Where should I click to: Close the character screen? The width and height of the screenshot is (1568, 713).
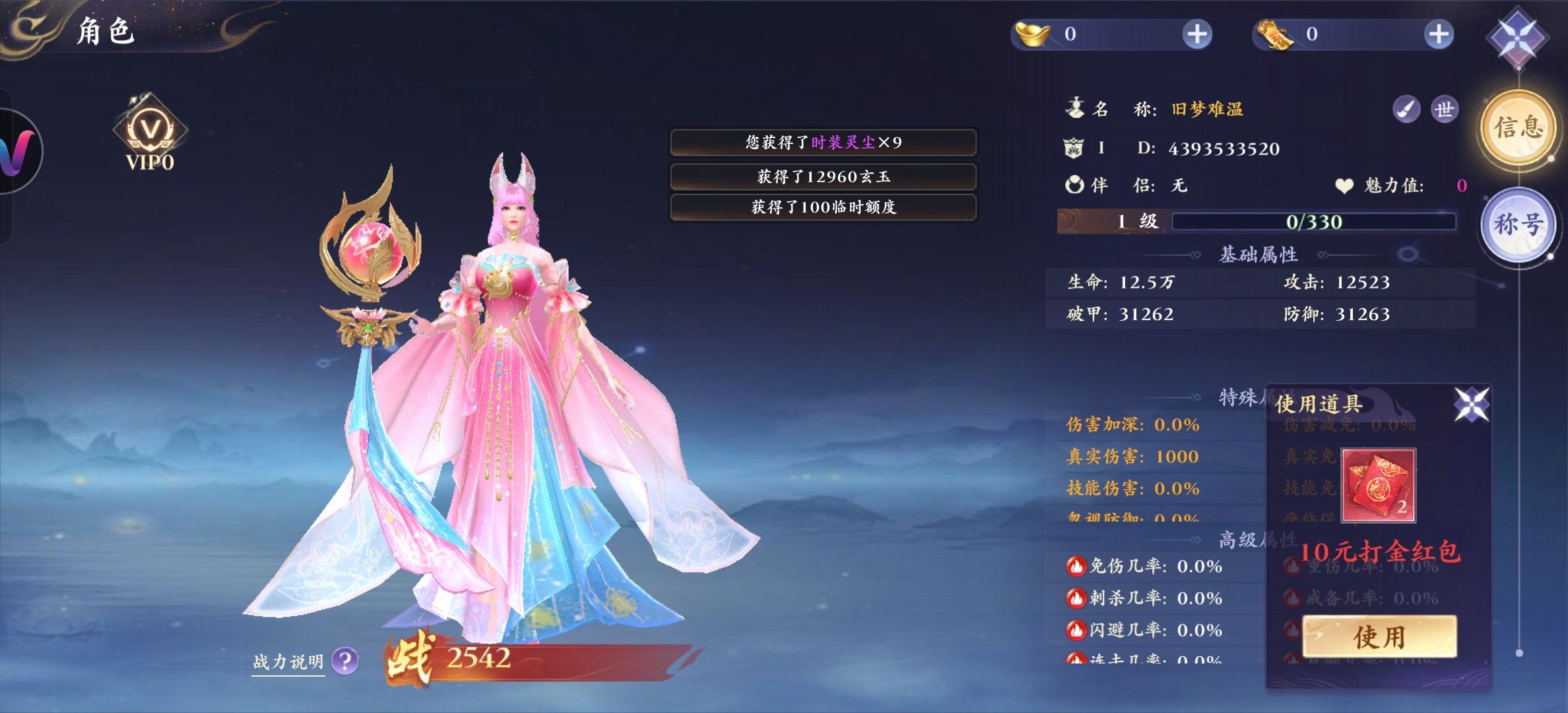(1517, 38)
